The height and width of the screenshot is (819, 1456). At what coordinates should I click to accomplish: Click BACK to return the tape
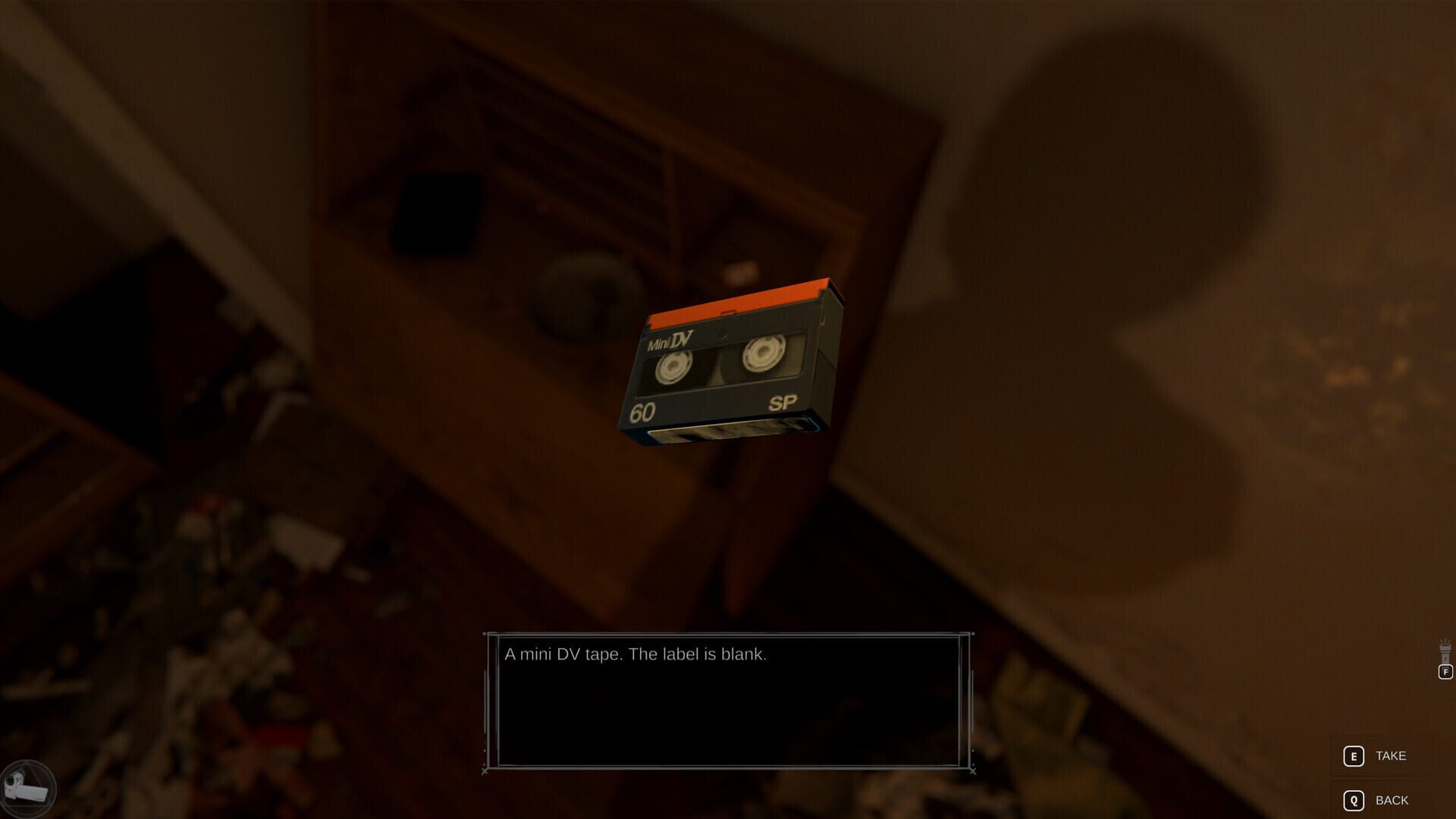tap(1391, 799)
